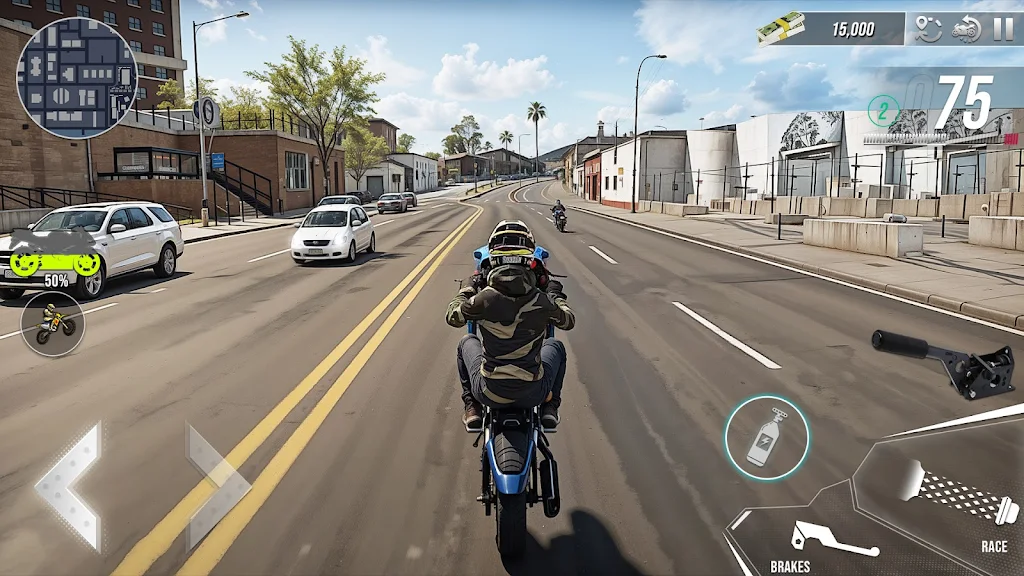The image size is (1024, 576).
Task: Steer right with the right arrow
Action: click(216, 486)
